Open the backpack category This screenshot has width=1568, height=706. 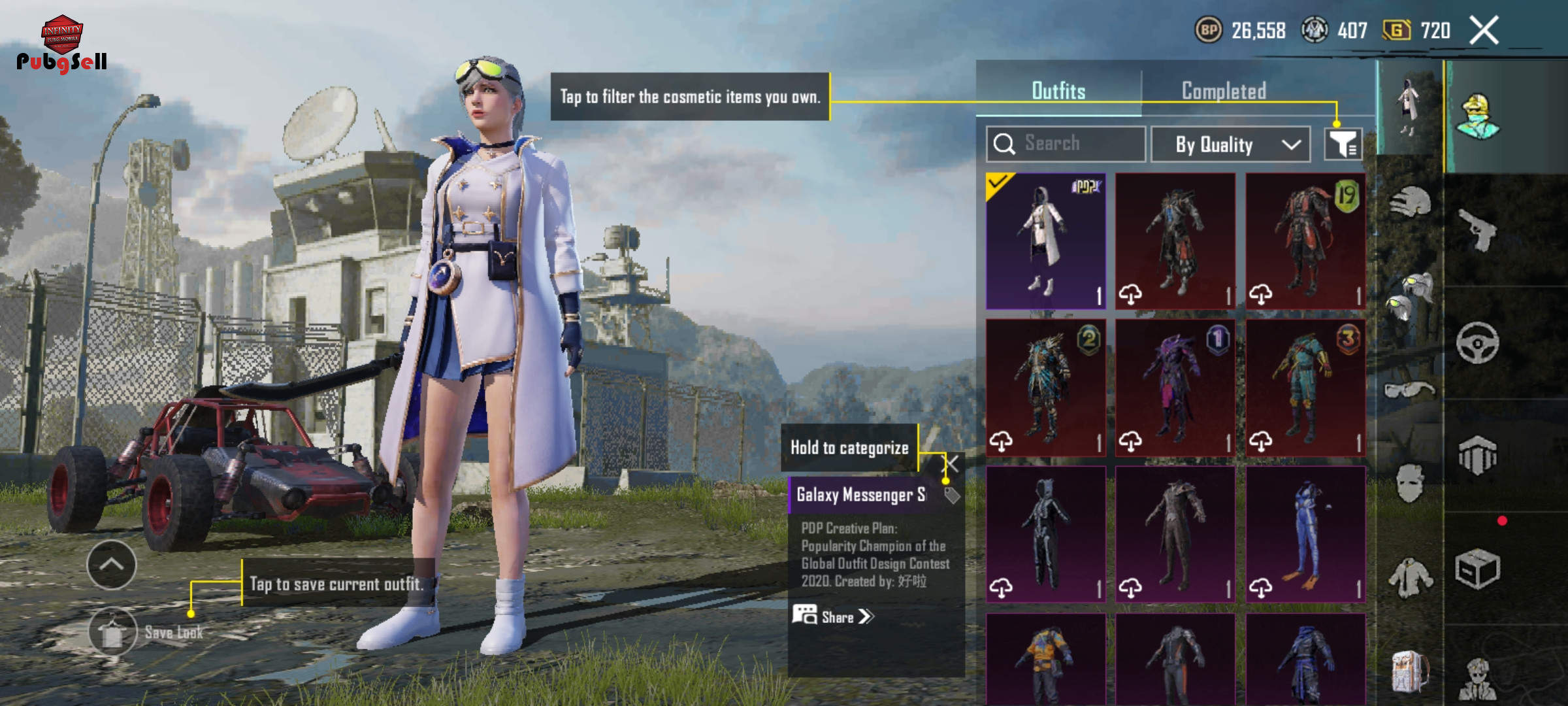(x=1409, y=671)
